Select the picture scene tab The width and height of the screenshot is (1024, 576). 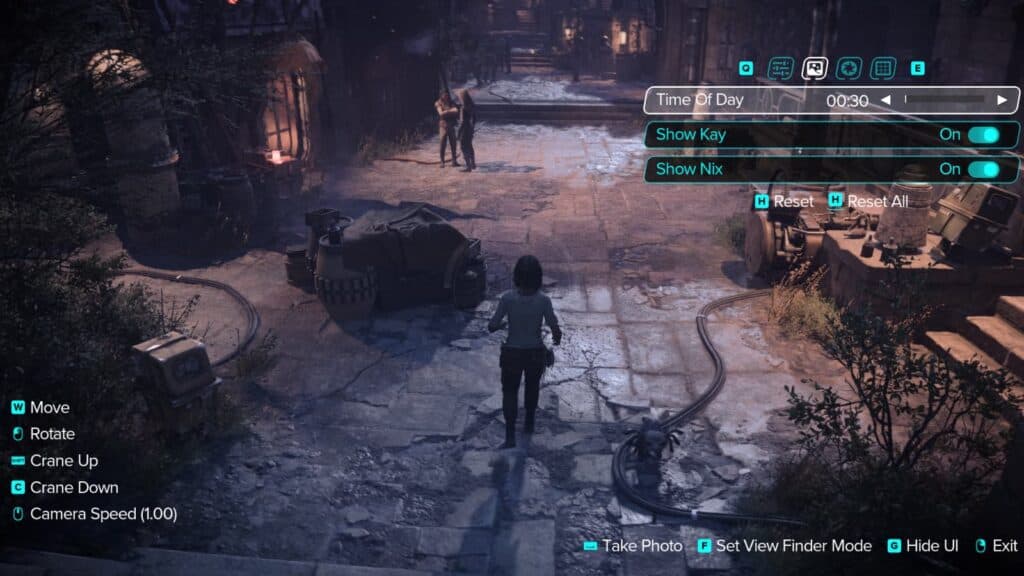coord(815,68)
